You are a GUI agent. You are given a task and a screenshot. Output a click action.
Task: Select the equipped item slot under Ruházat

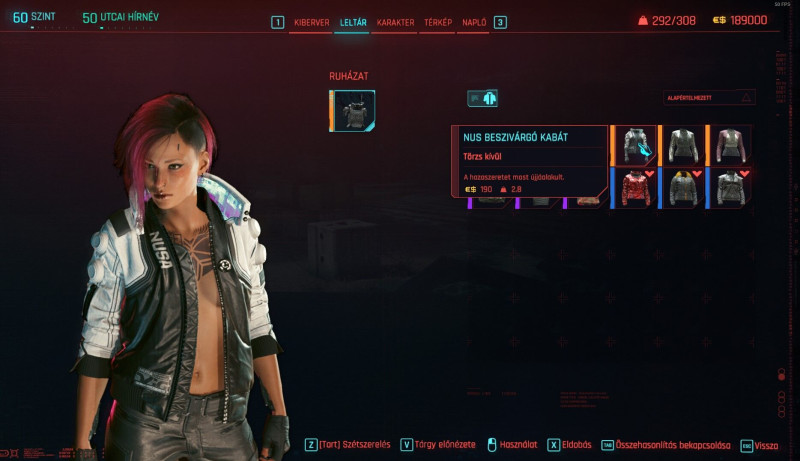[x=353, y=110]
